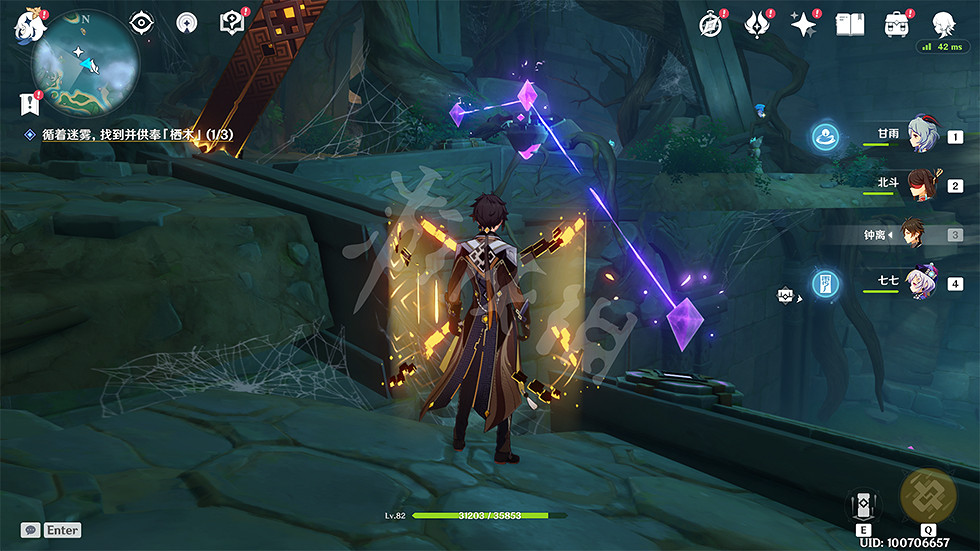Open the Adventurer Handbook book icon
This screenshot has height=551, width=980.
coord(850,25)
